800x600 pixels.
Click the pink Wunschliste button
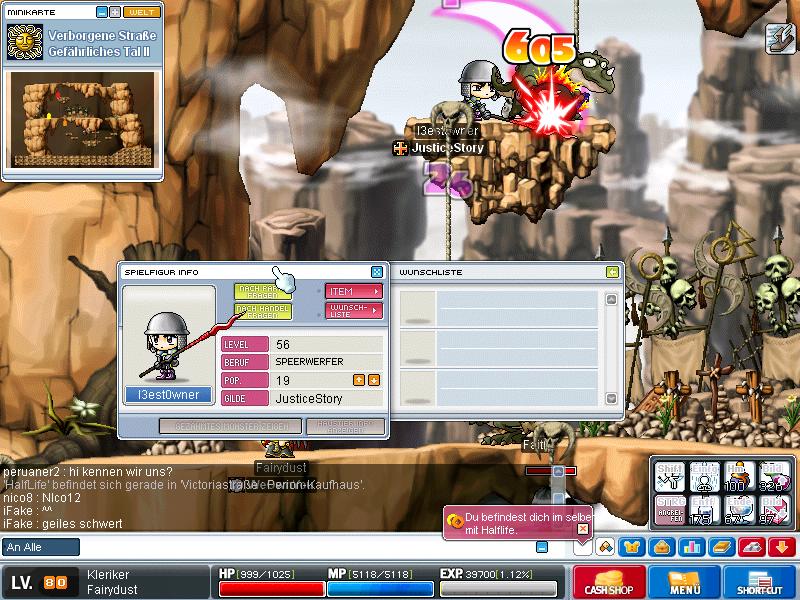pyautogui.click(x=355, y=311)
